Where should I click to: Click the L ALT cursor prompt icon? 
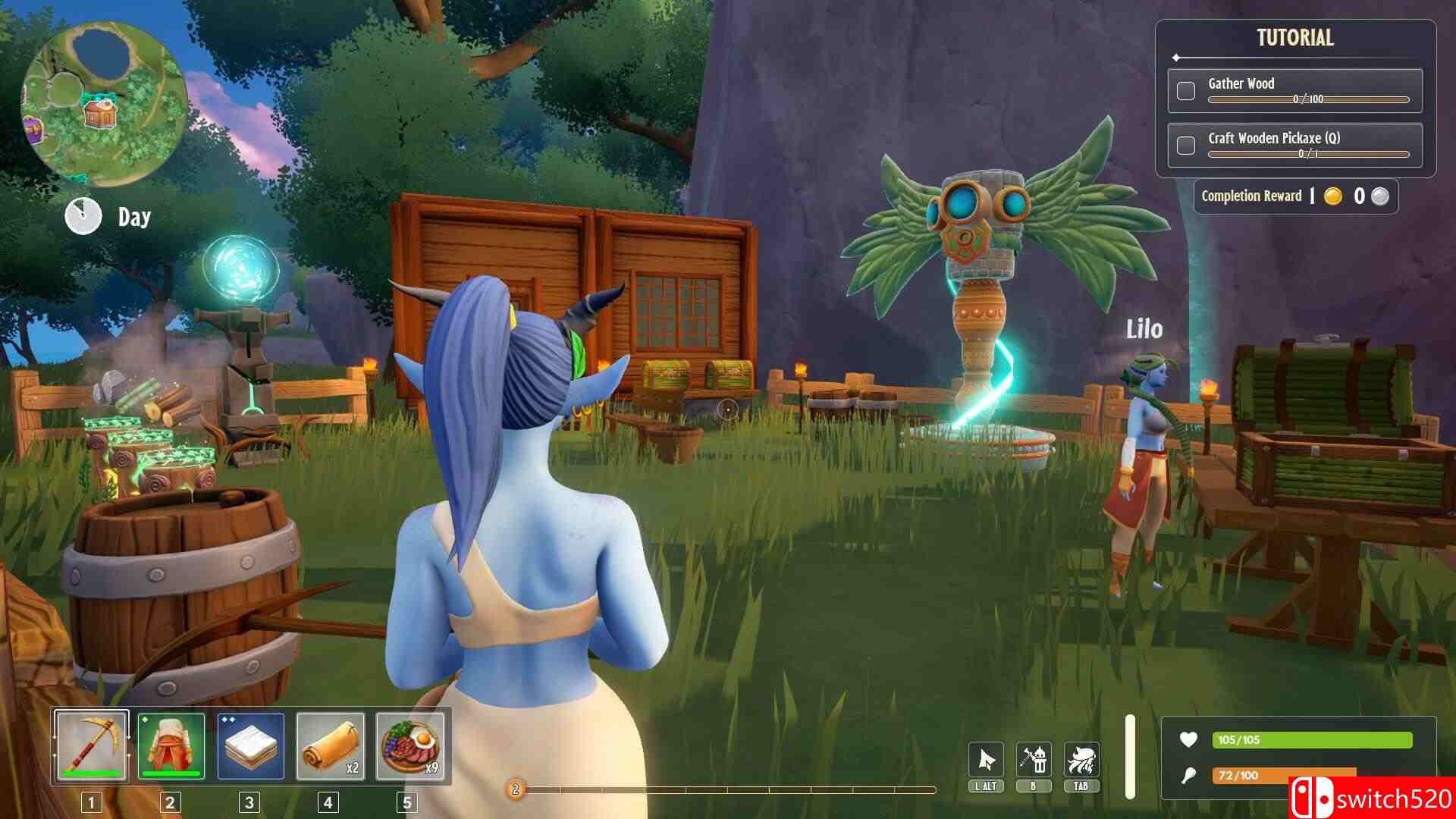[x=987, y=758]
